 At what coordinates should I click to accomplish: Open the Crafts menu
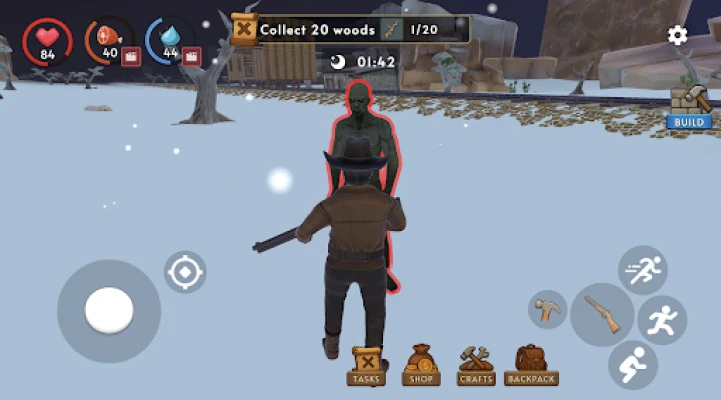point(475,366)
